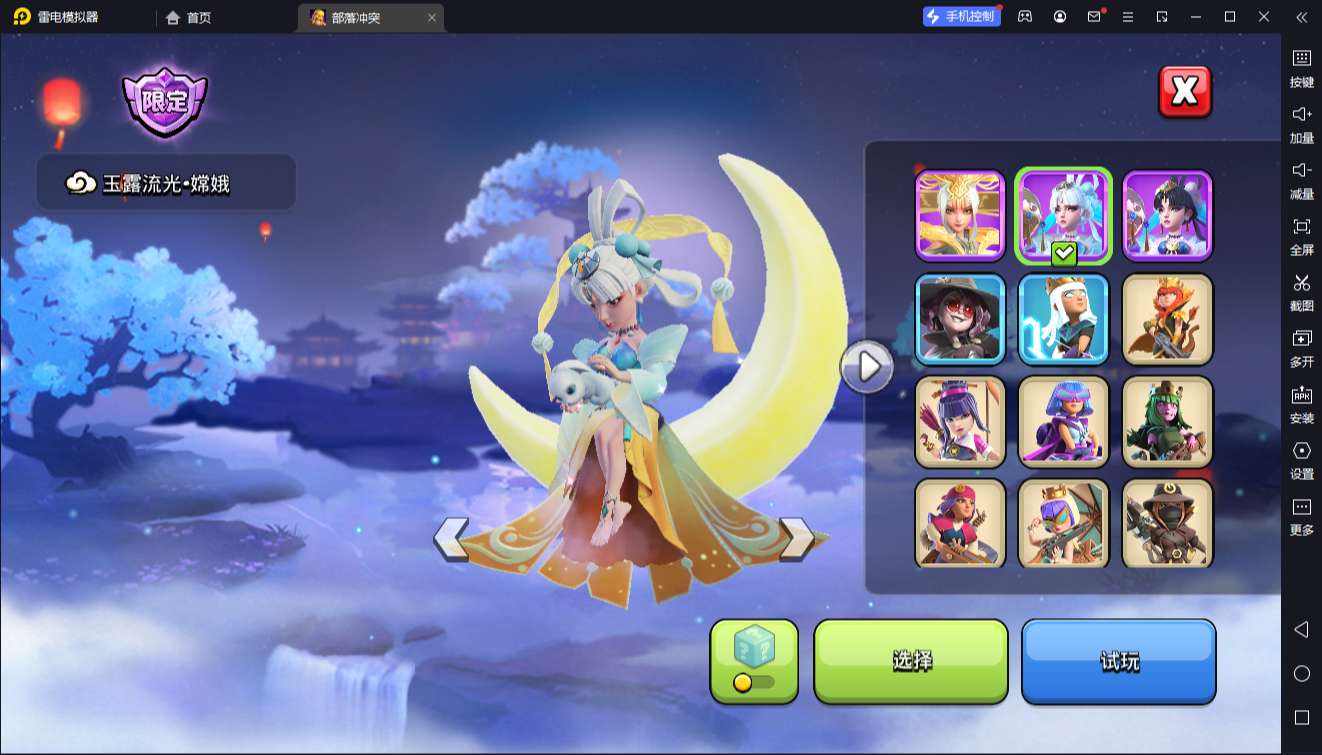Viewport: 1322px width, 755px height.
Task: Show the next skin with right arrow
Action: point(796,538)
